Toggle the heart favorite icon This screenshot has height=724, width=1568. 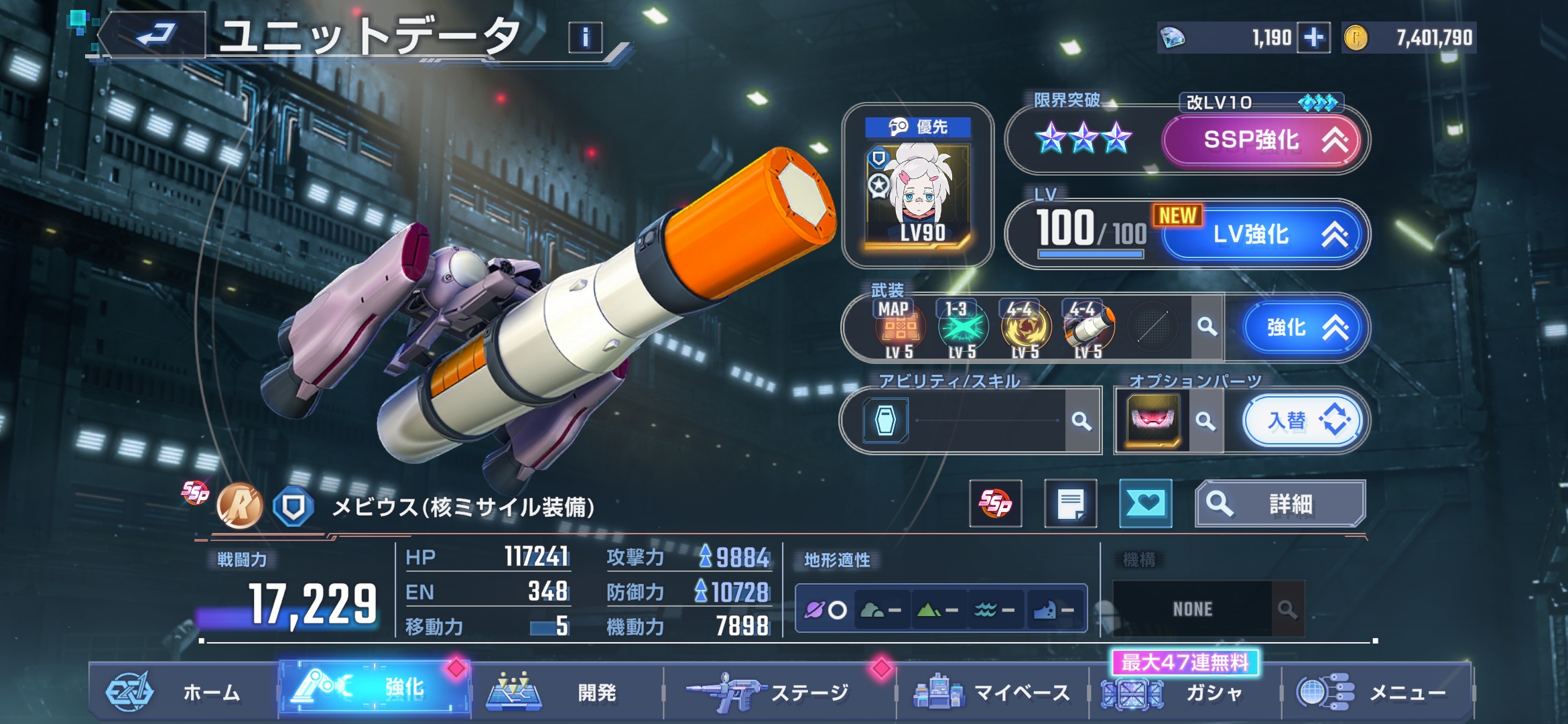coord(1145,503)
